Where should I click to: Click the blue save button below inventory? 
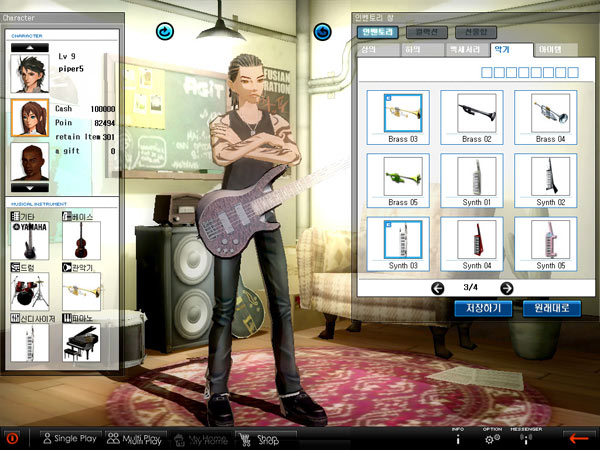click(483, 308)
